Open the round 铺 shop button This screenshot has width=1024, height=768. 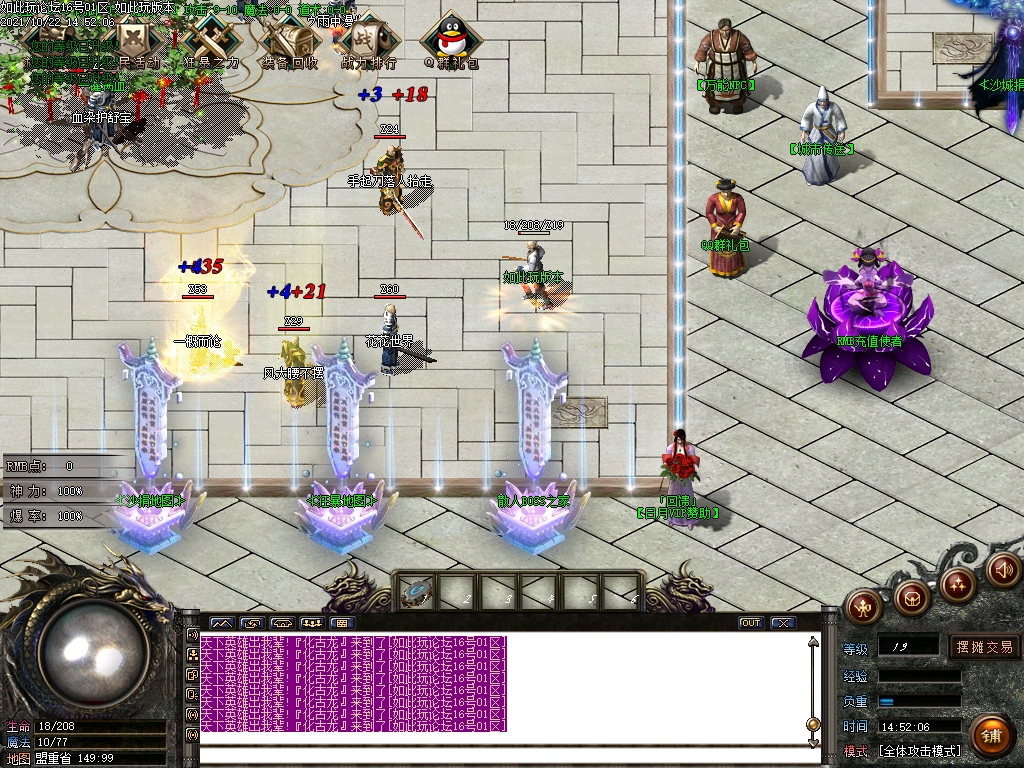pos(990,736)
